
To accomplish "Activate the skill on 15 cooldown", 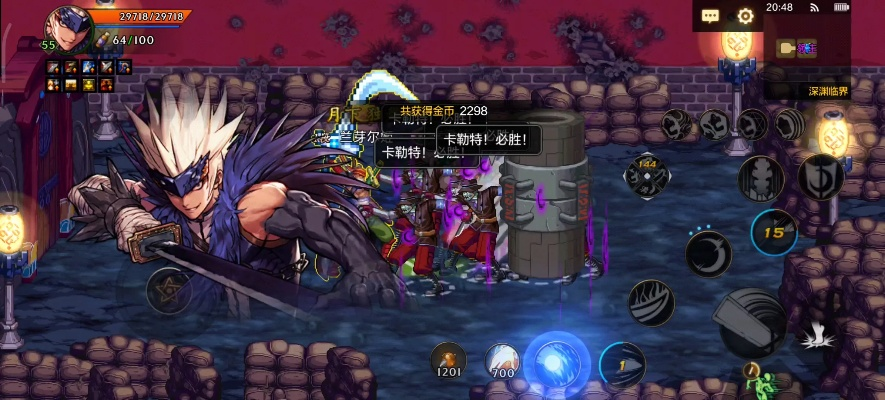I will 773,233.
